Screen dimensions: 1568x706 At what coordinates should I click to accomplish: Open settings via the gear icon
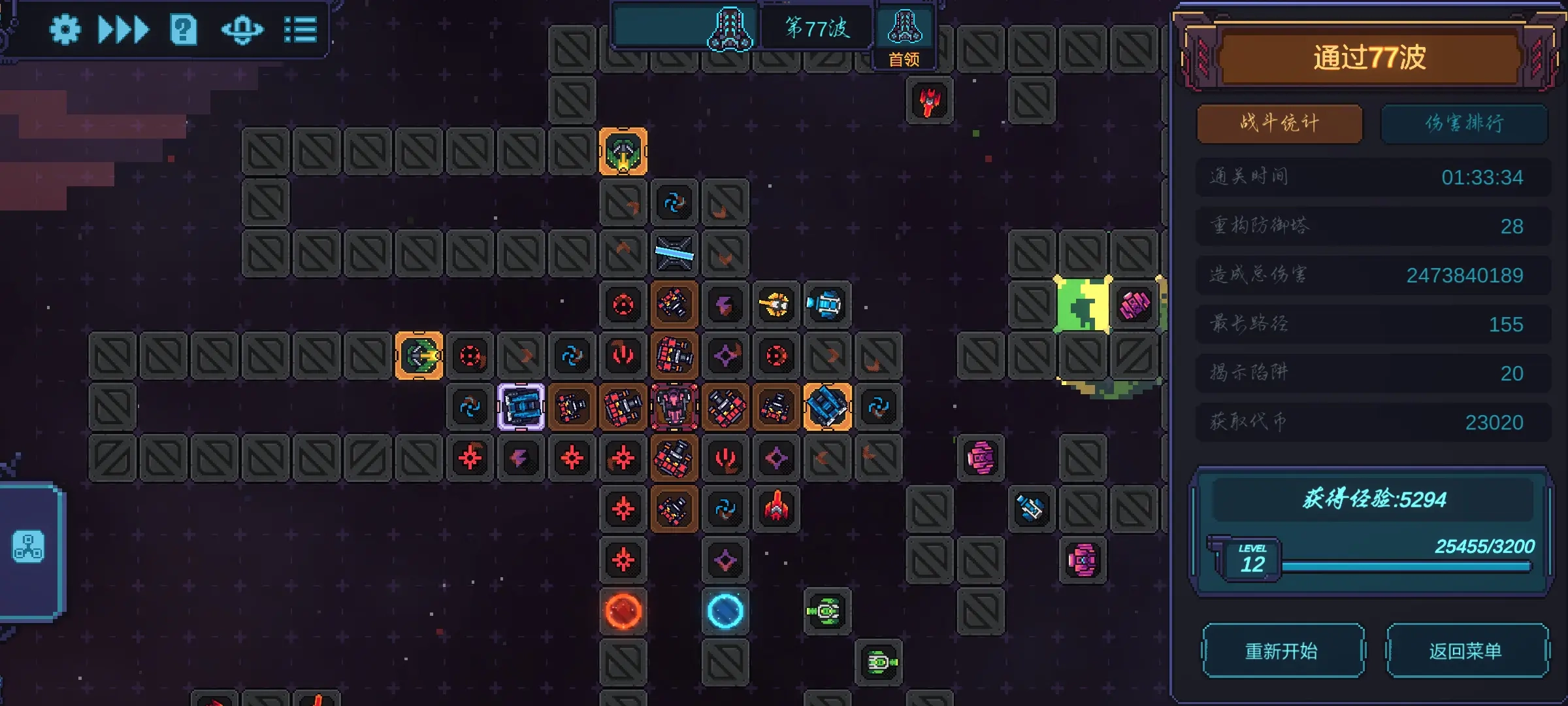(65, 29)
